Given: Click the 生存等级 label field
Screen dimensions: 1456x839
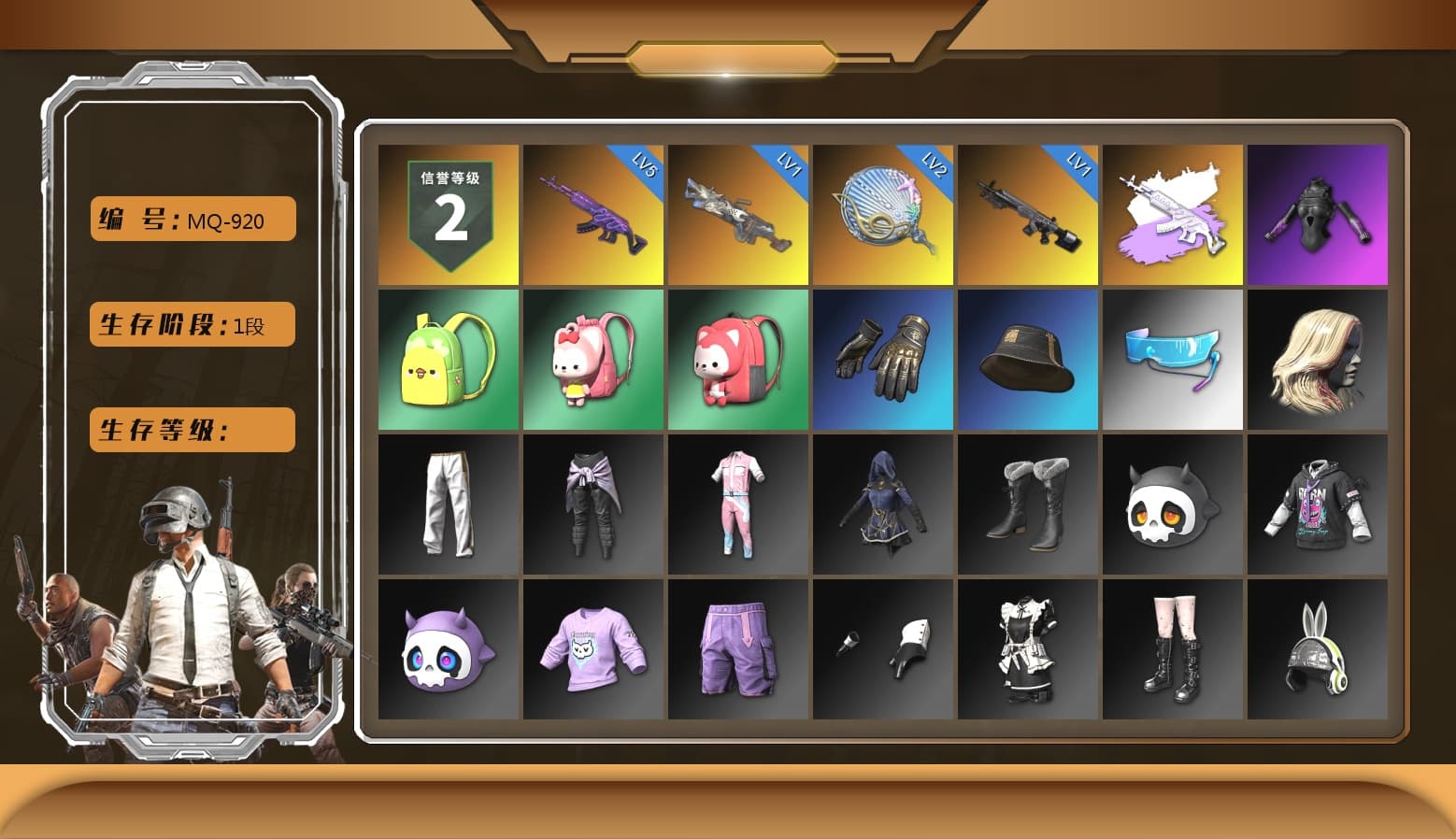Looking at the screenshot, I should click(191, 430).
